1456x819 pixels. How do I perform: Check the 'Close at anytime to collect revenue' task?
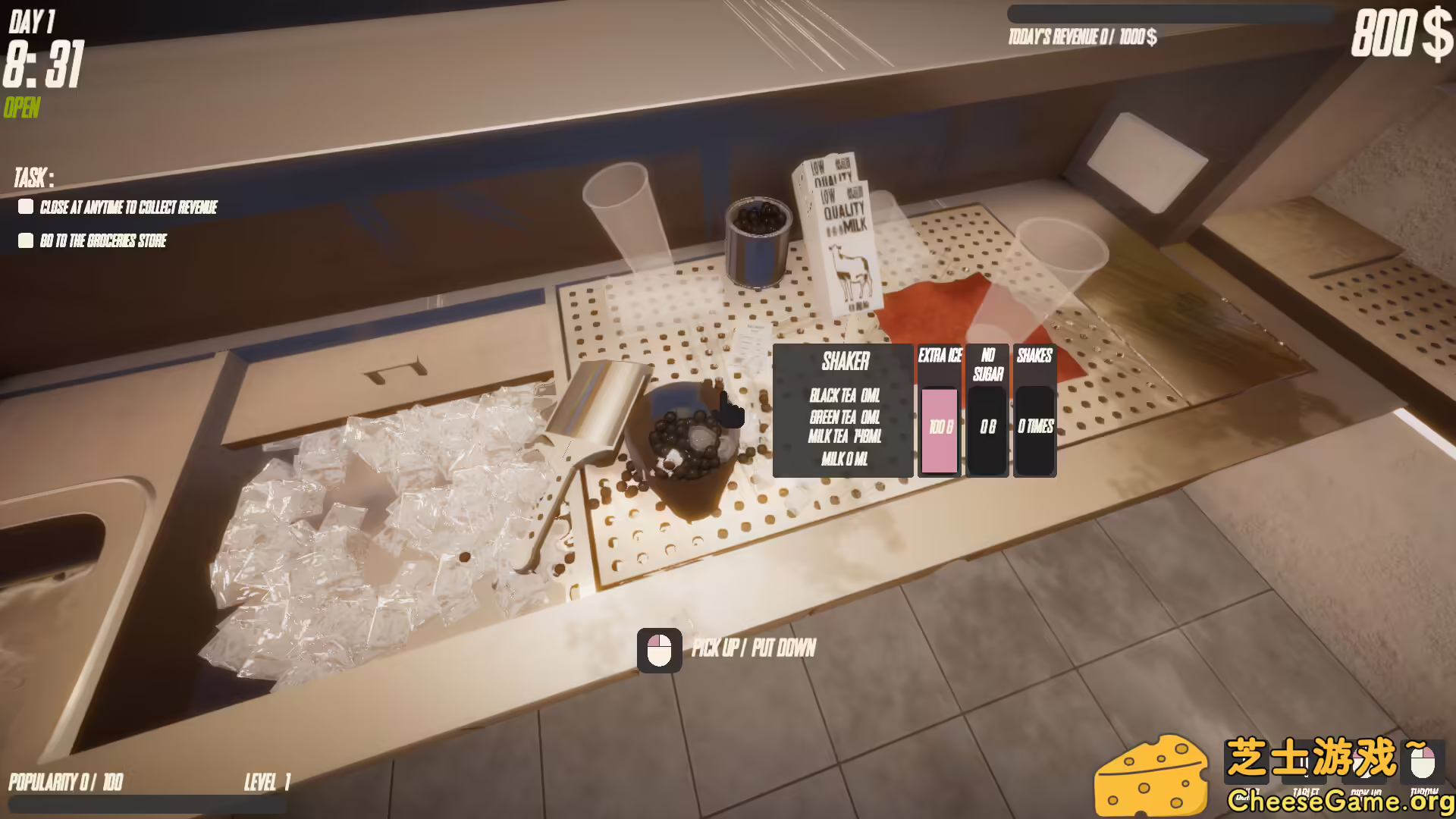tap(26, 207)
